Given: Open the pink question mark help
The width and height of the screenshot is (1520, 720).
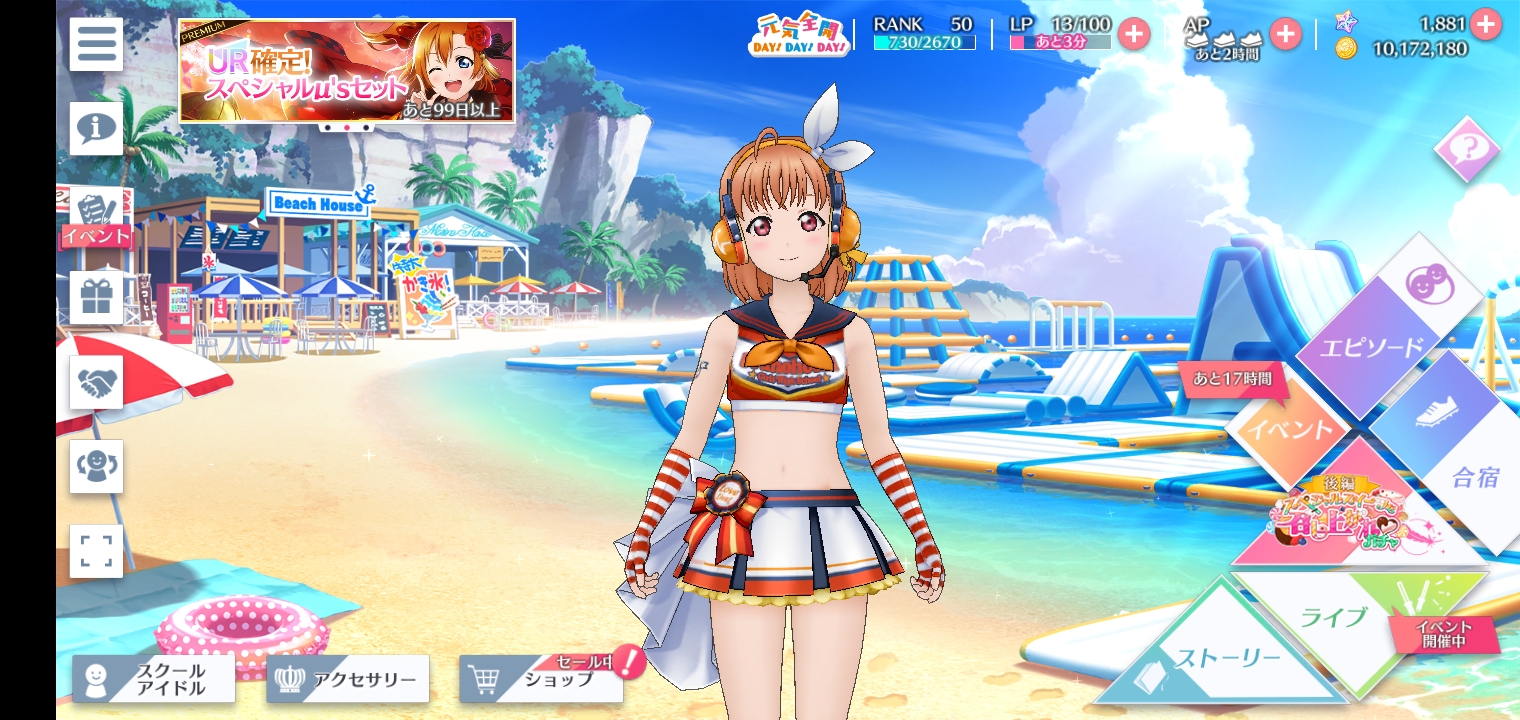Looking at the screenshot, I should (x=1467, y=150).
